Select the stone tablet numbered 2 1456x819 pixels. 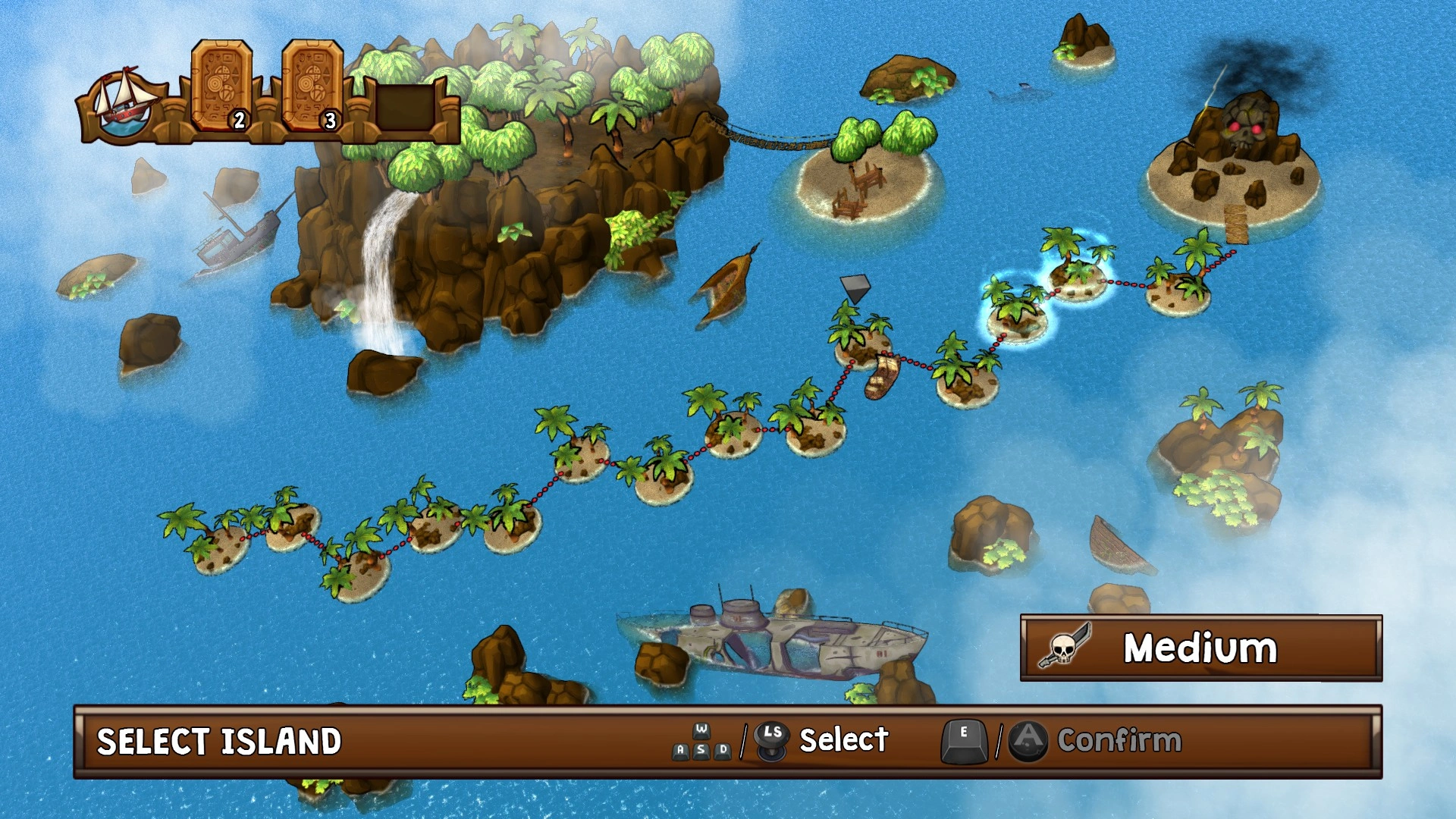click(x=221, y=86)
